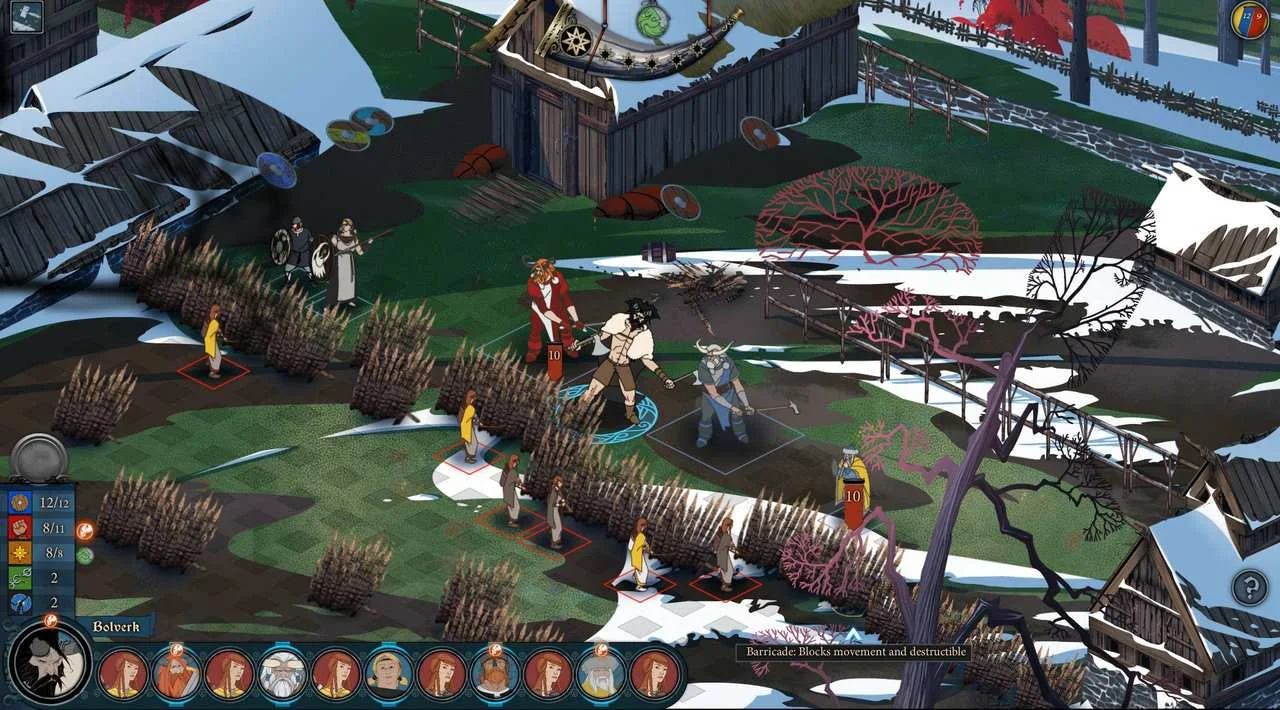
Task: Pick the grey-bearded elder portrait
Action: coord(600,673)
